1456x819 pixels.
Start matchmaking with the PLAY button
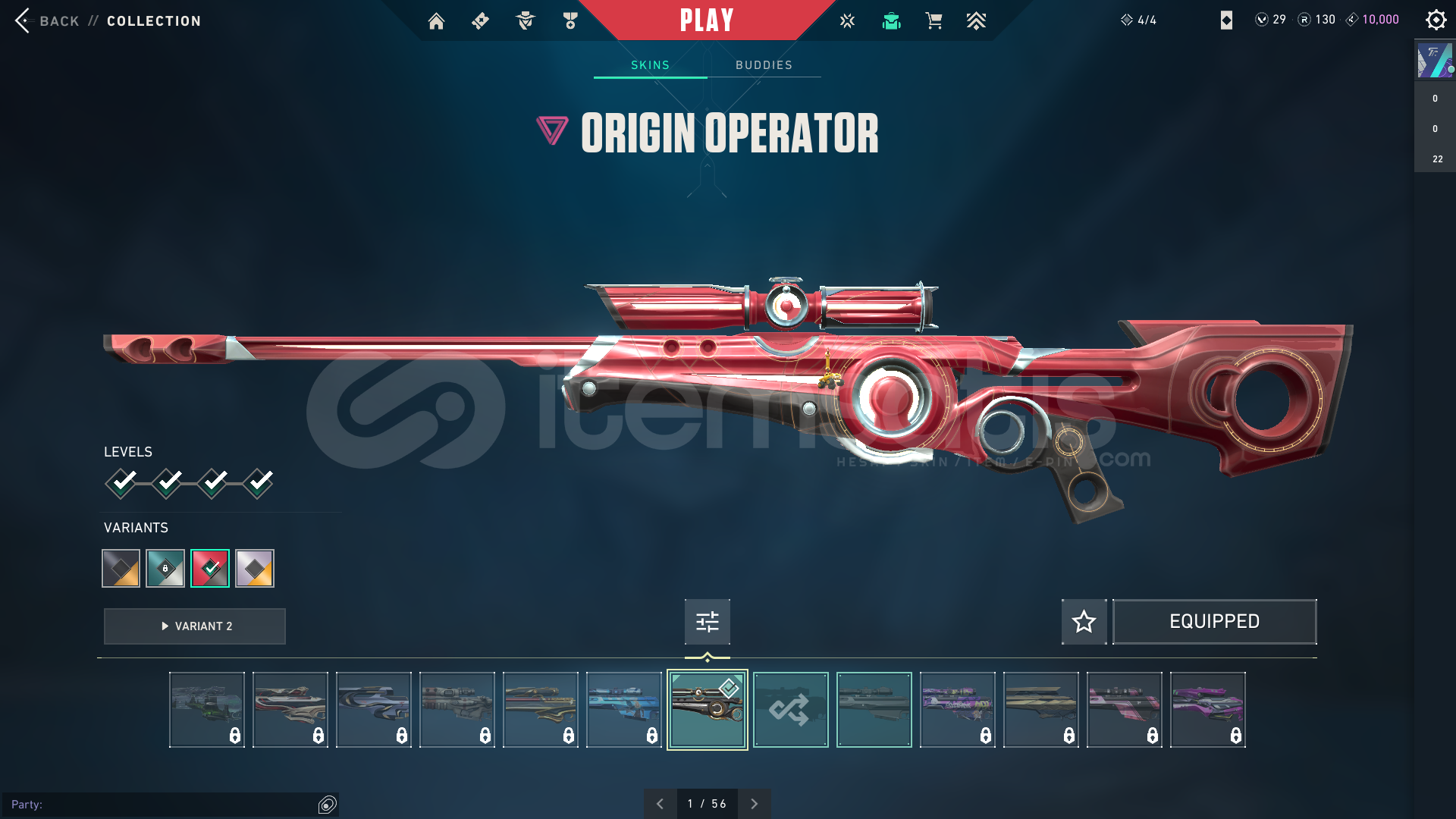tap(707, 20)
